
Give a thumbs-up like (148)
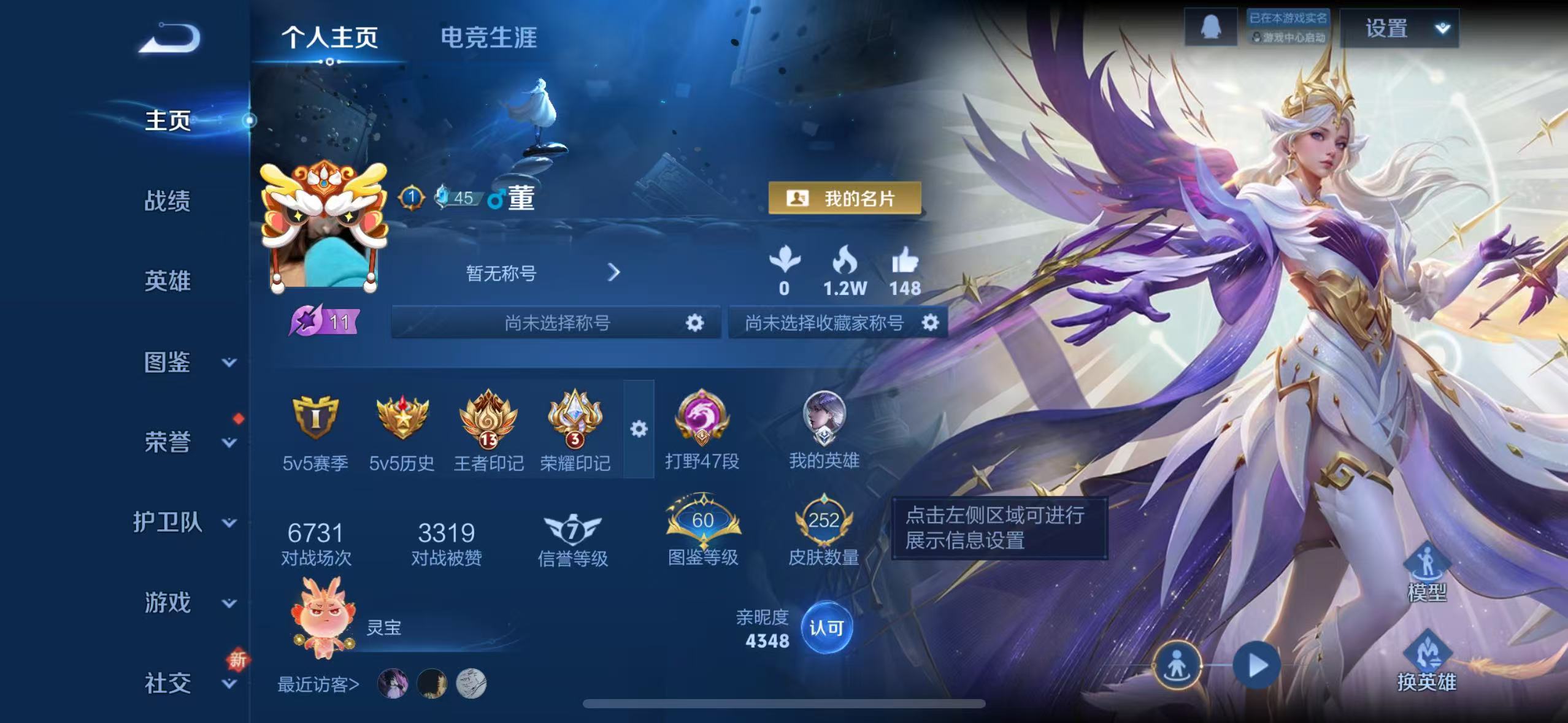click(x=905, y=267)
